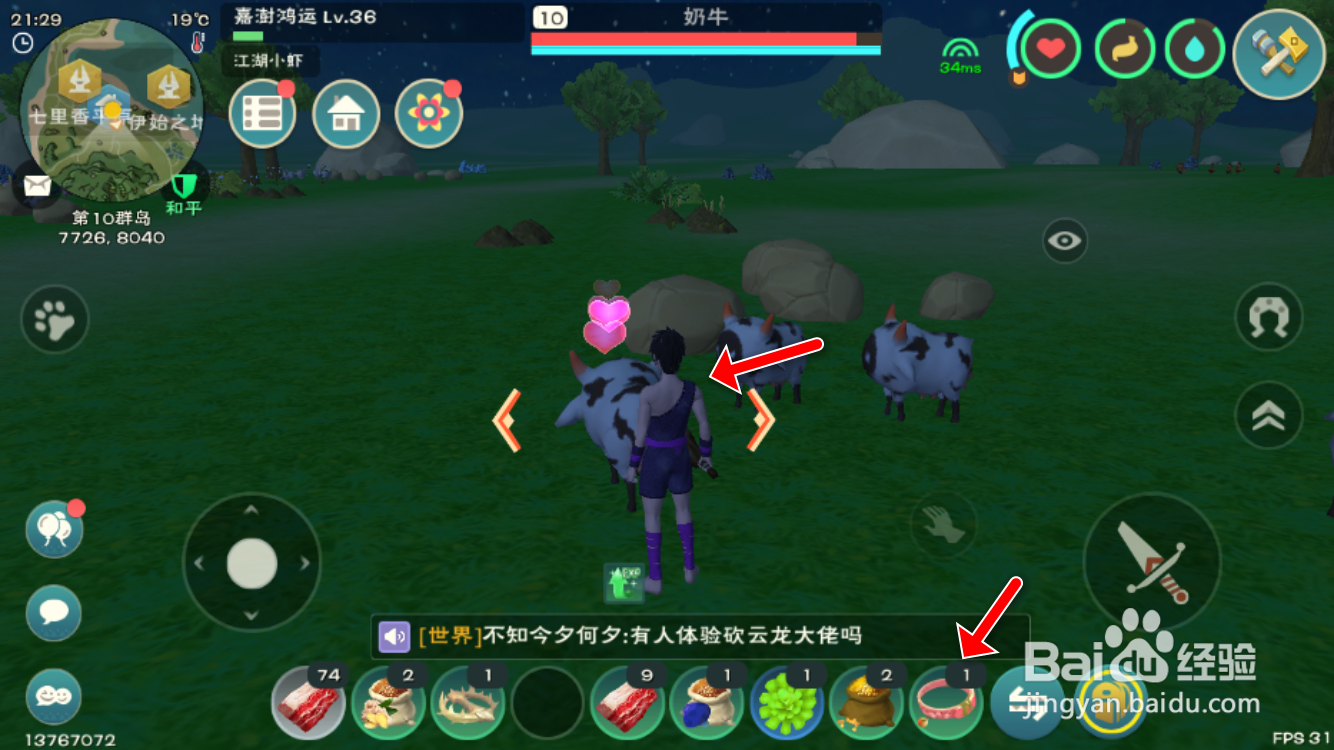Image resolution: width=1334 pixels, height=750 pixels.
Task: Open the chat bubble panel
Action: (x=52, y=614)
